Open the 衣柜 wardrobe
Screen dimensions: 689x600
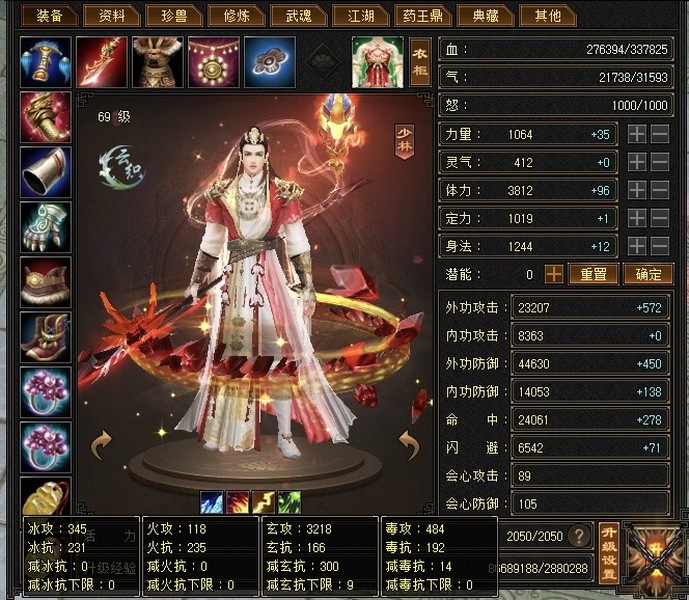[420, 60]
